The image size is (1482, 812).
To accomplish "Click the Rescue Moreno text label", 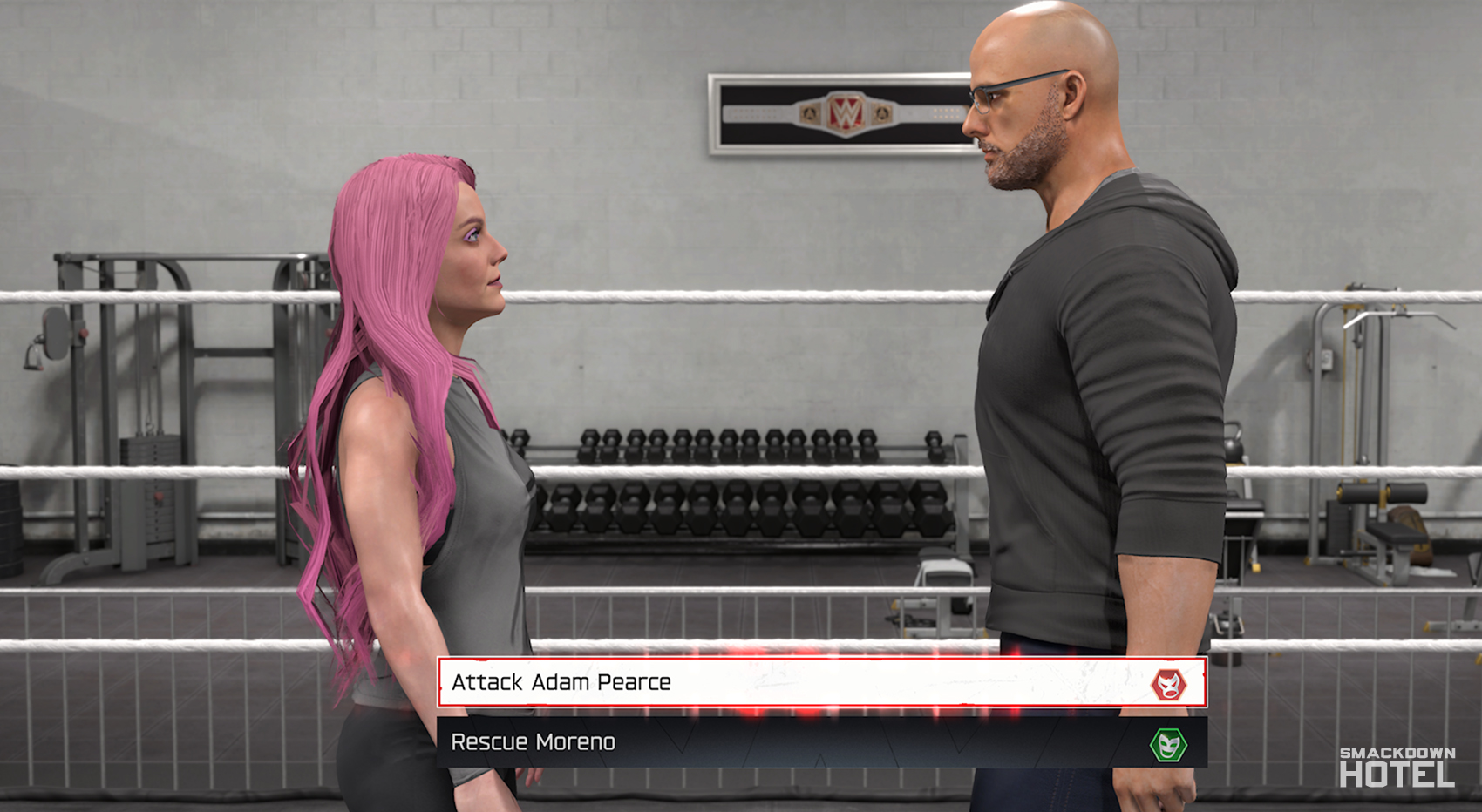I will tap(534, 743).
